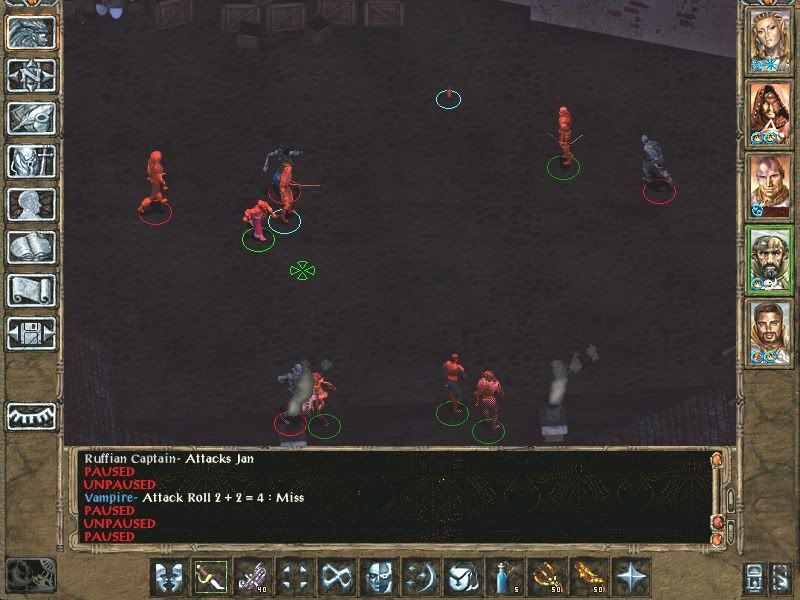Select the crossbow quick weapon slot
Image resolution: width=800 pixels, height=600 pixels.
(254, 577)
